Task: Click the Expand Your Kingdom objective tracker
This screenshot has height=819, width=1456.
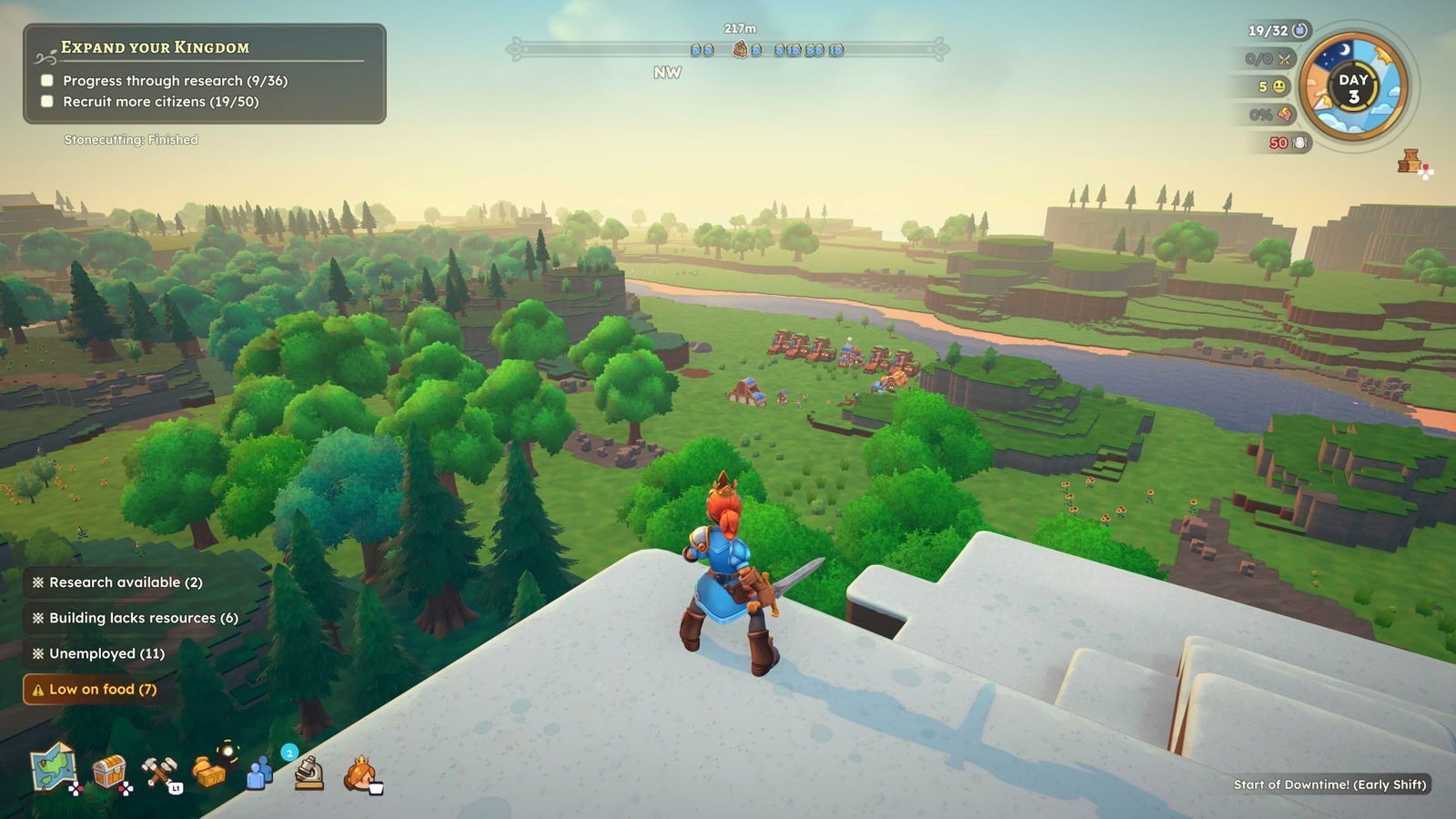Action: point(205,74)
